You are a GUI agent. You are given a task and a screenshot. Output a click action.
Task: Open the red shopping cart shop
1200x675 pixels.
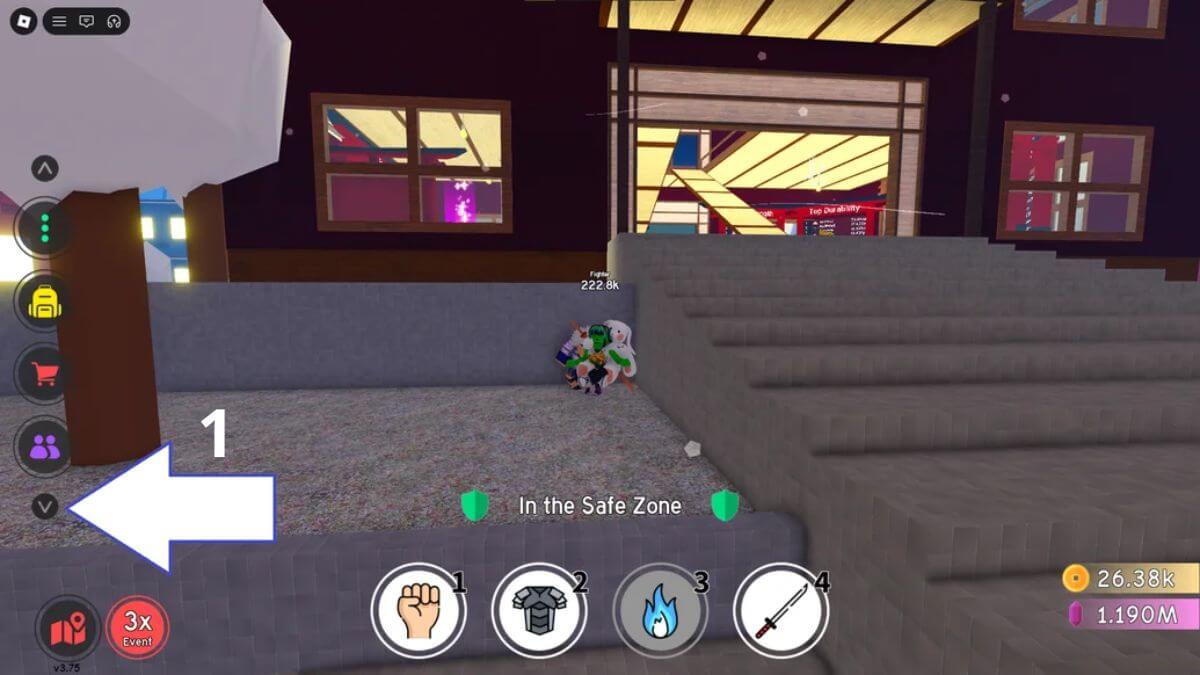[44, 374]
